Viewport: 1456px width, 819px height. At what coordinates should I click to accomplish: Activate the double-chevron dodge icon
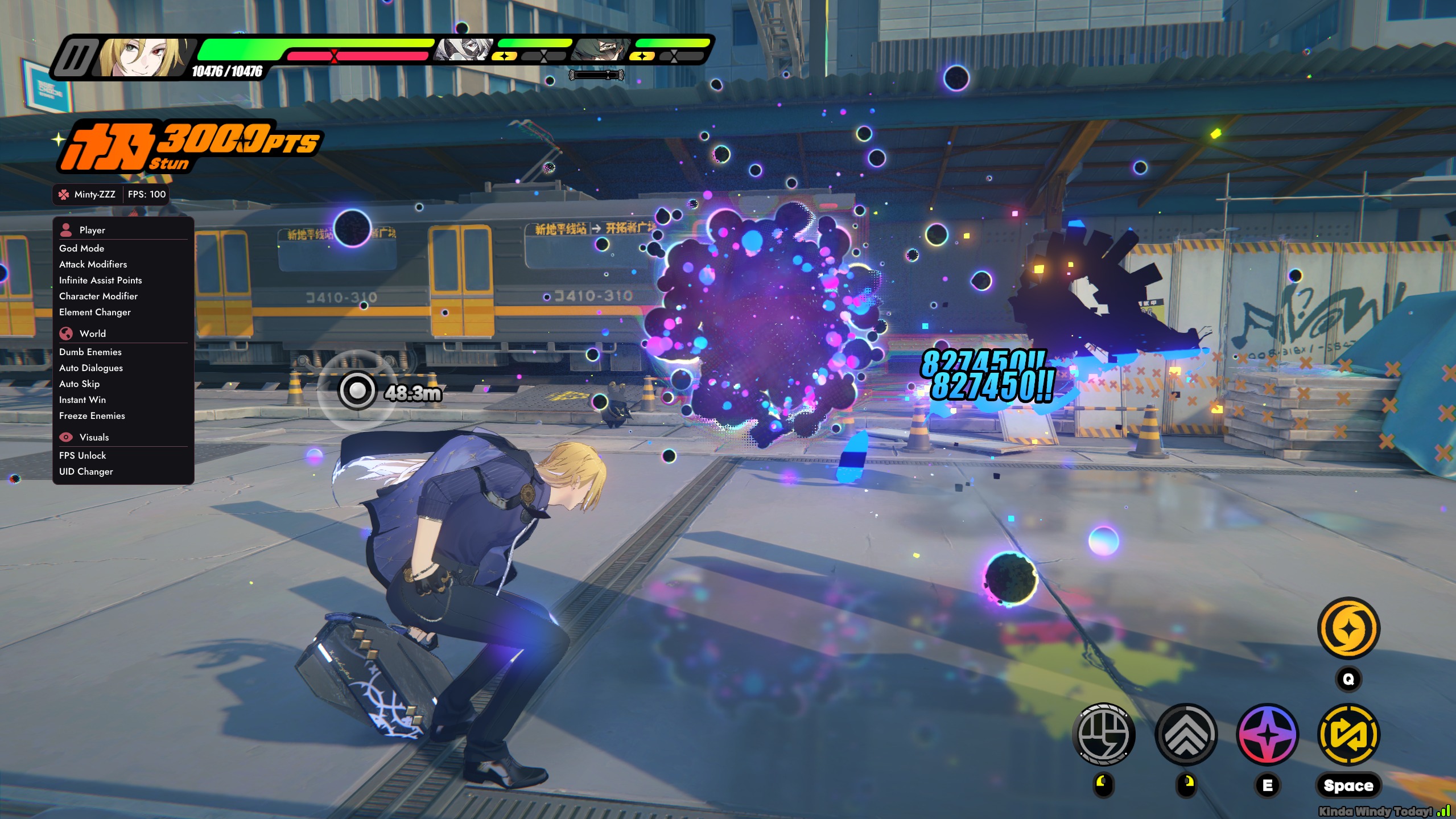[1186, 734]
